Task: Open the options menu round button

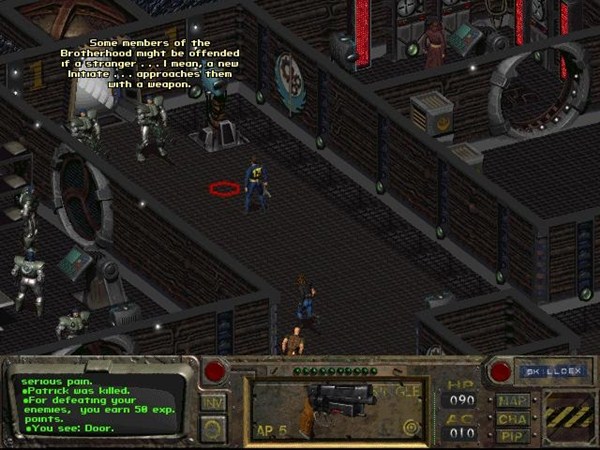Action: pyautogui.click(x=213, y=427)
